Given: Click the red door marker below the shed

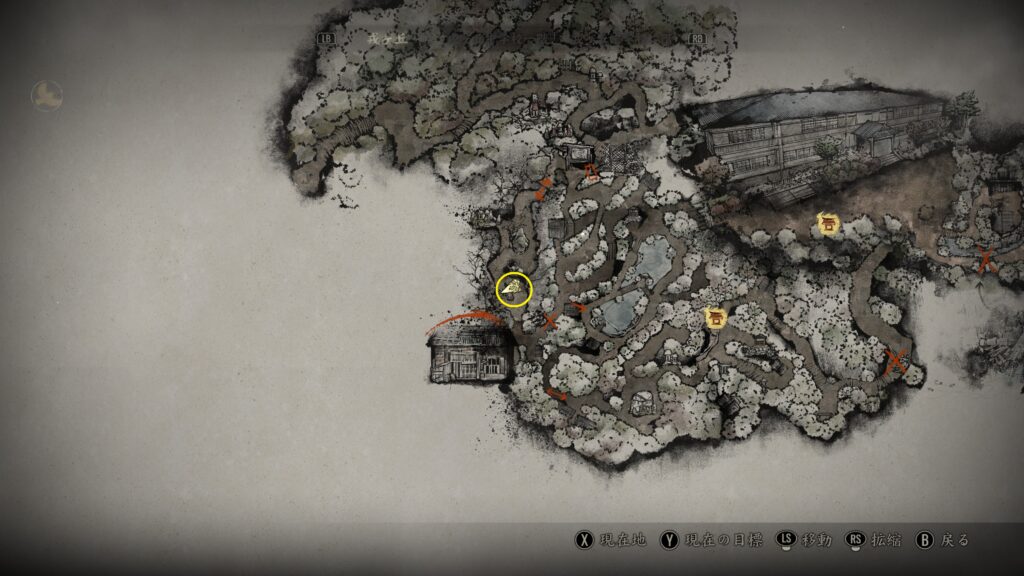Looking at the screenshot, I should coord(592,171).
